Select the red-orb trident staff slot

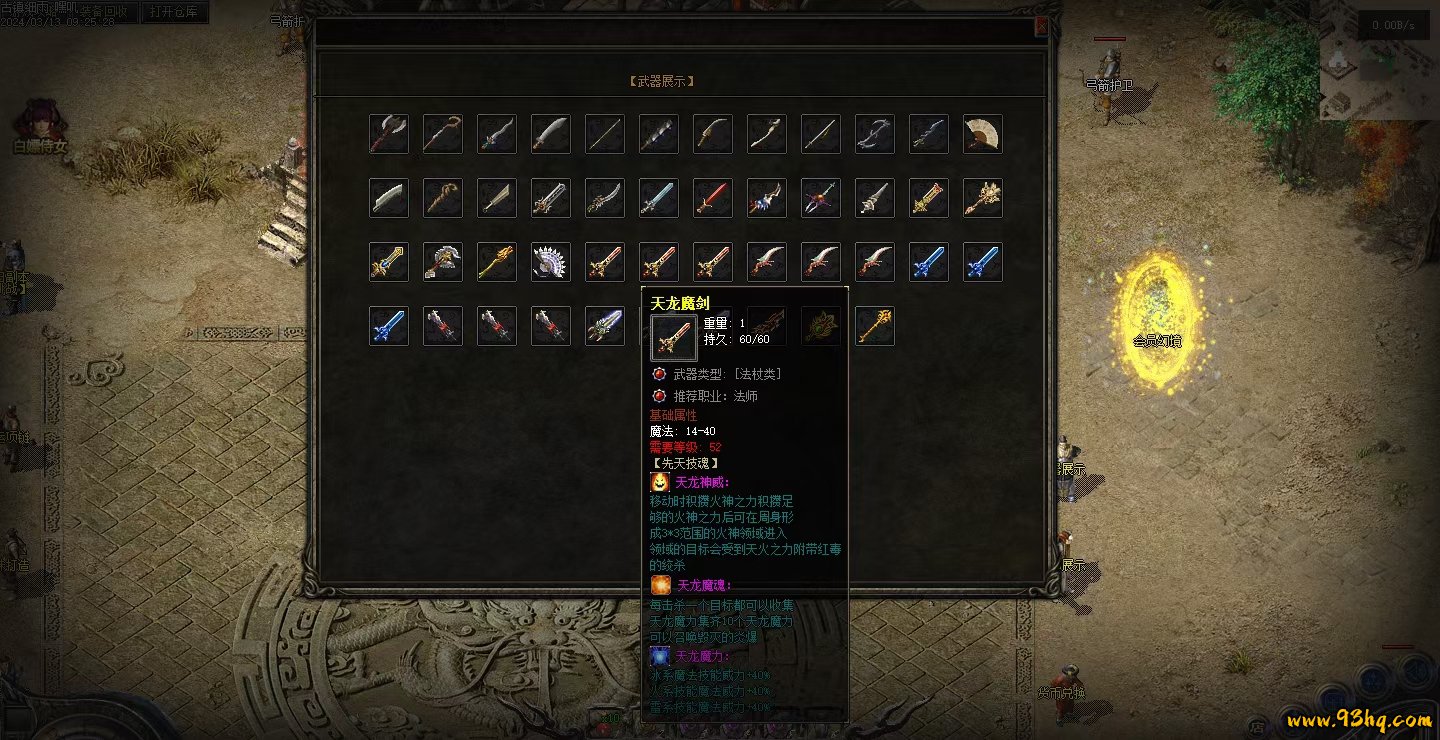[821, 198]
